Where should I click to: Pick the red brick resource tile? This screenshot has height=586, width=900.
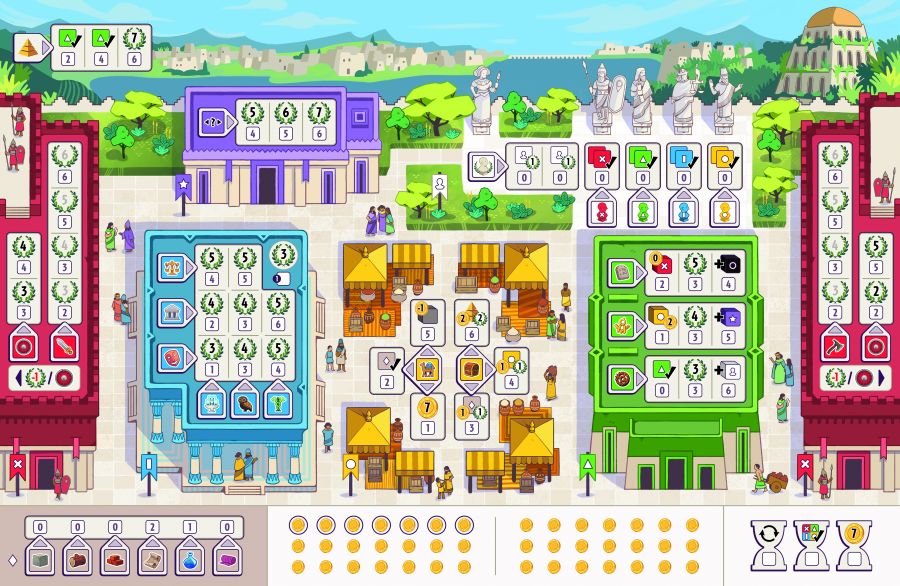coord(114,558)
